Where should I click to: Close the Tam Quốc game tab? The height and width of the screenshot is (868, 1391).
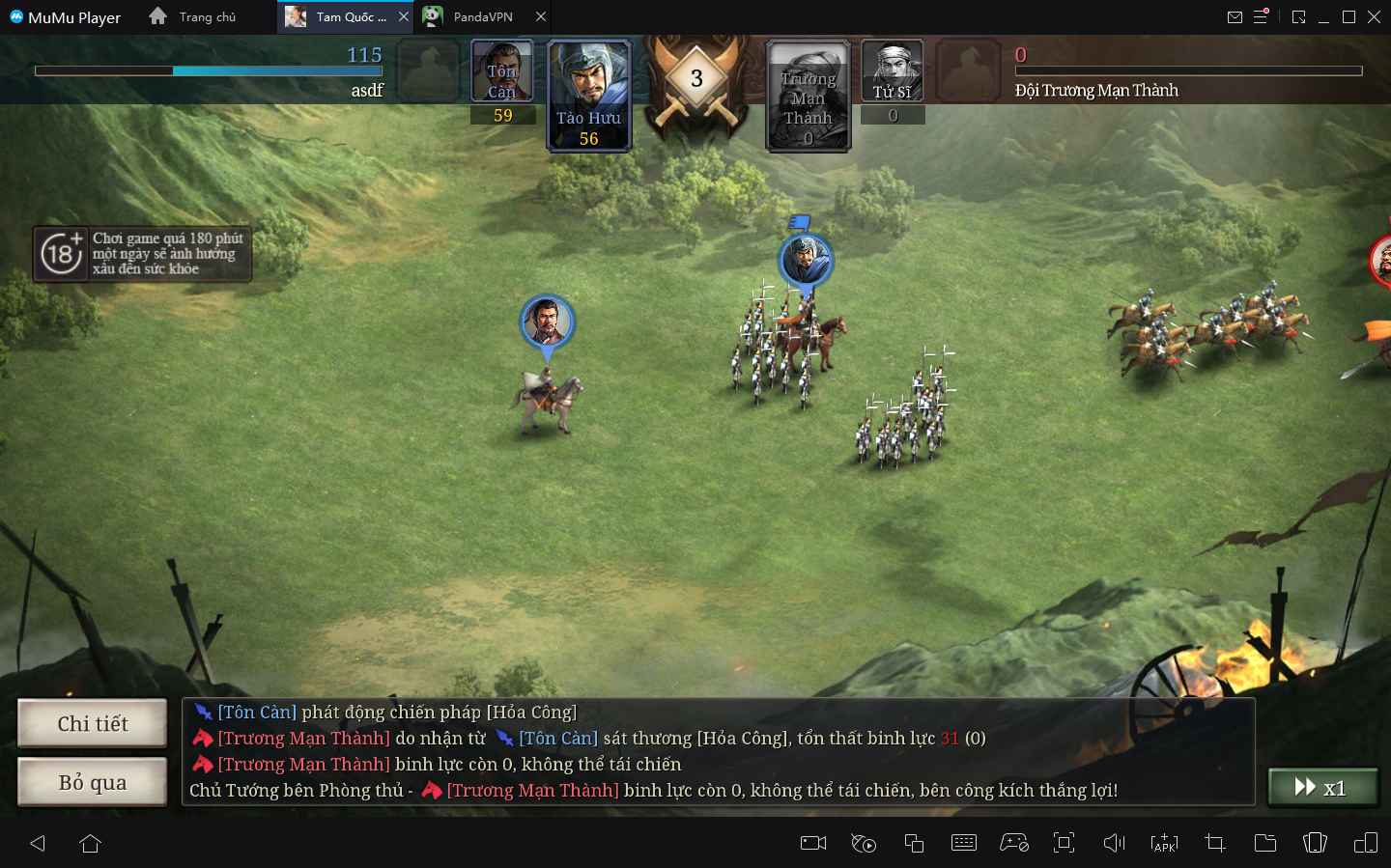point(404,17)
